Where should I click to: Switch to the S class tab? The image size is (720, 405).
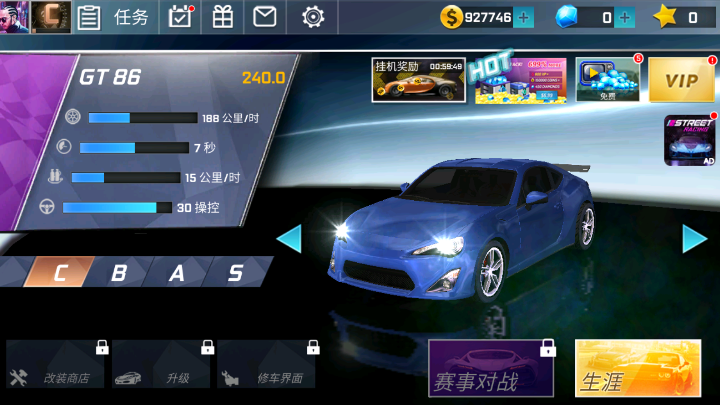(236, 273)
